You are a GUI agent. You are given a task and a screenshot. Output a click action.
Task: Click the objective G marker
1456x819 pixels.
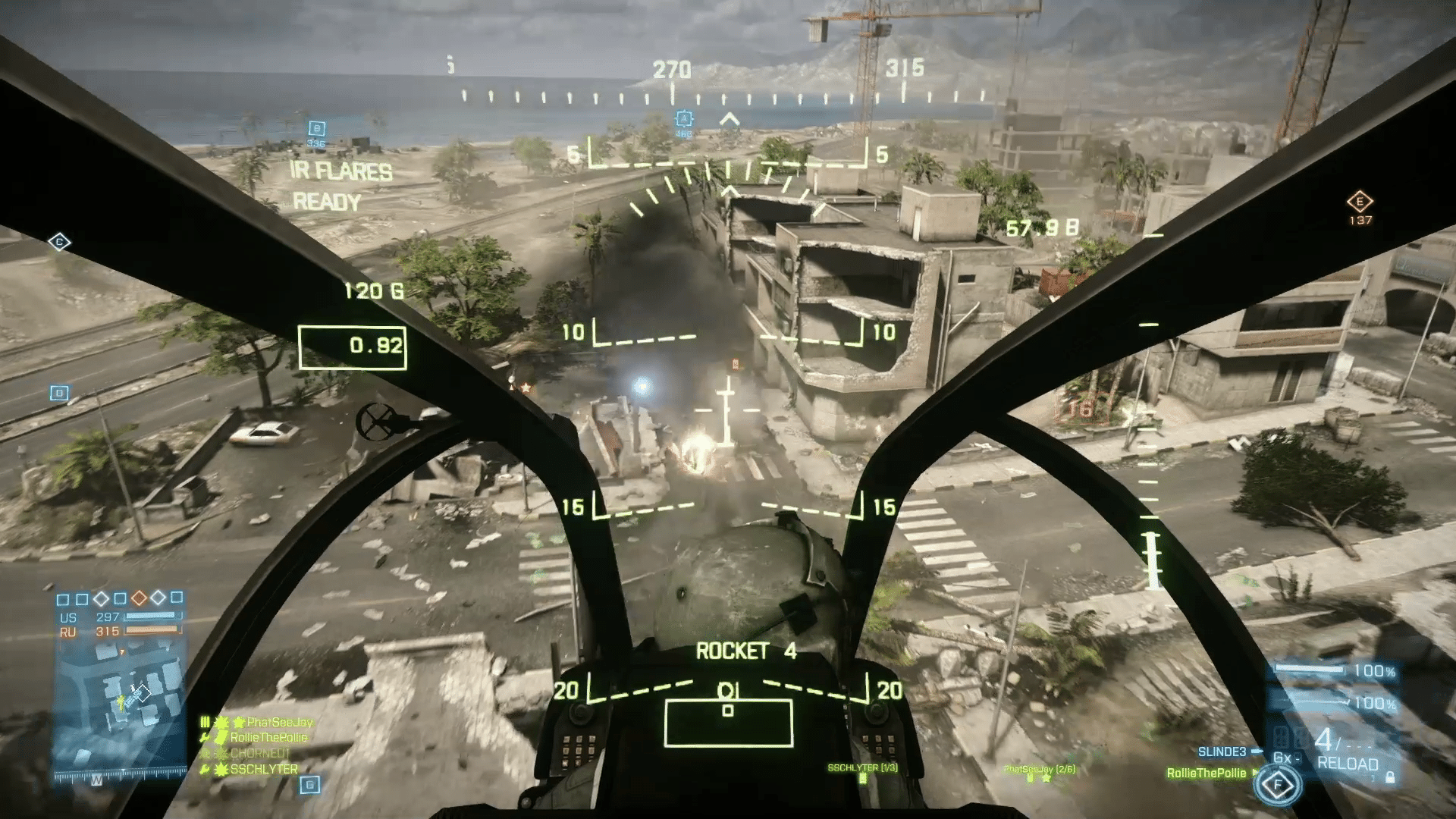309,785
